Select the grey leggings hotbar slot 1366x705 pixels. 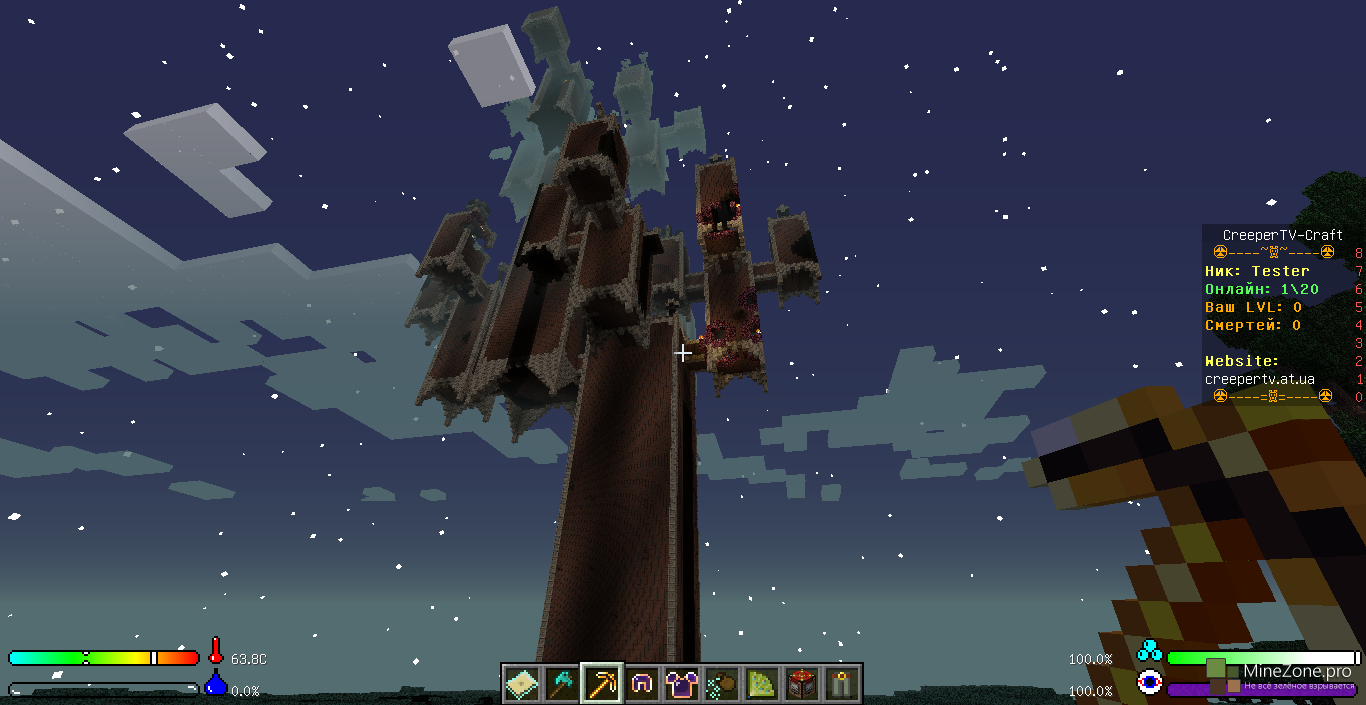tap(842, 684)
